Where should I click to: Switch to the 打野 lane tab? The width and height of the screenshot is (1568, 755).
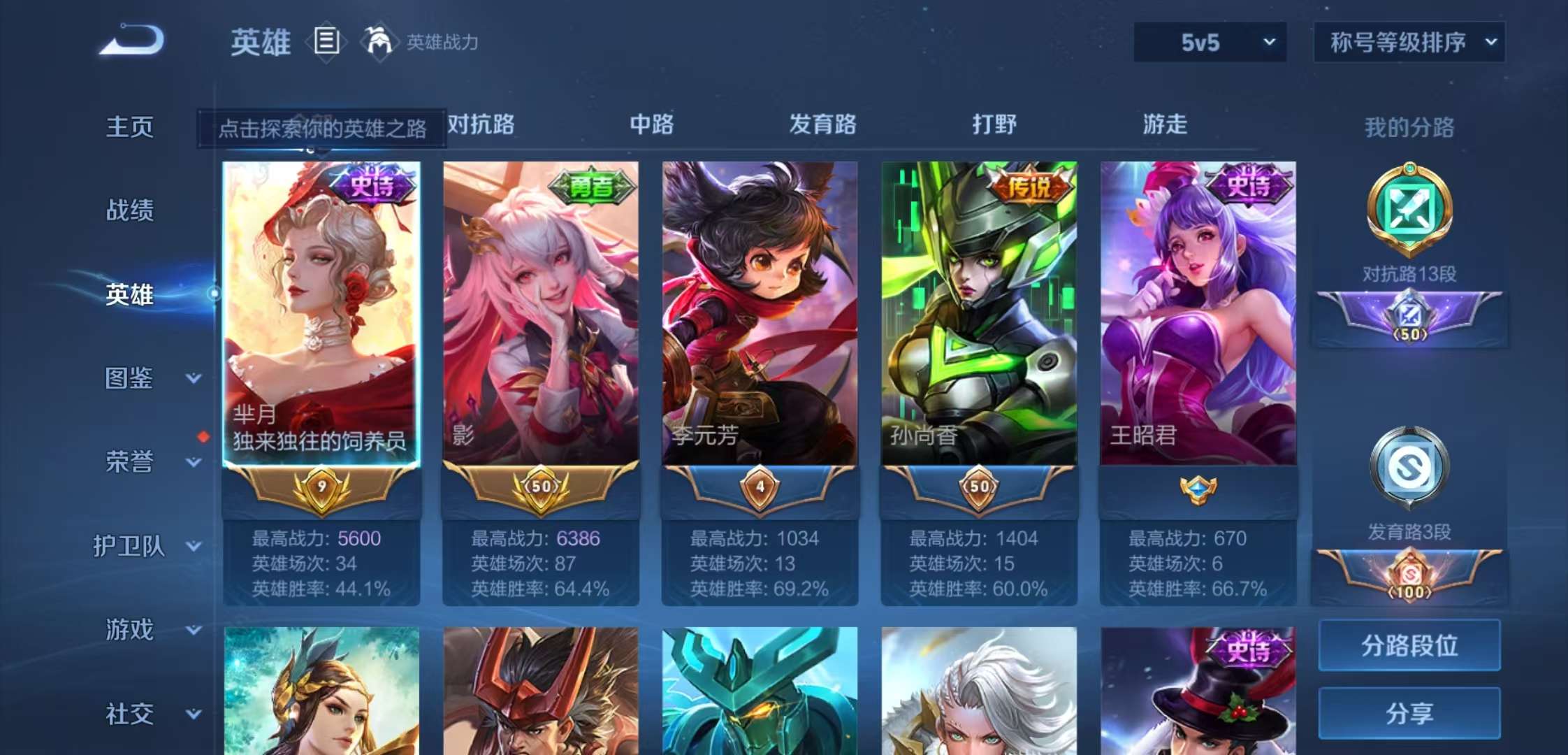pos(992,124)
